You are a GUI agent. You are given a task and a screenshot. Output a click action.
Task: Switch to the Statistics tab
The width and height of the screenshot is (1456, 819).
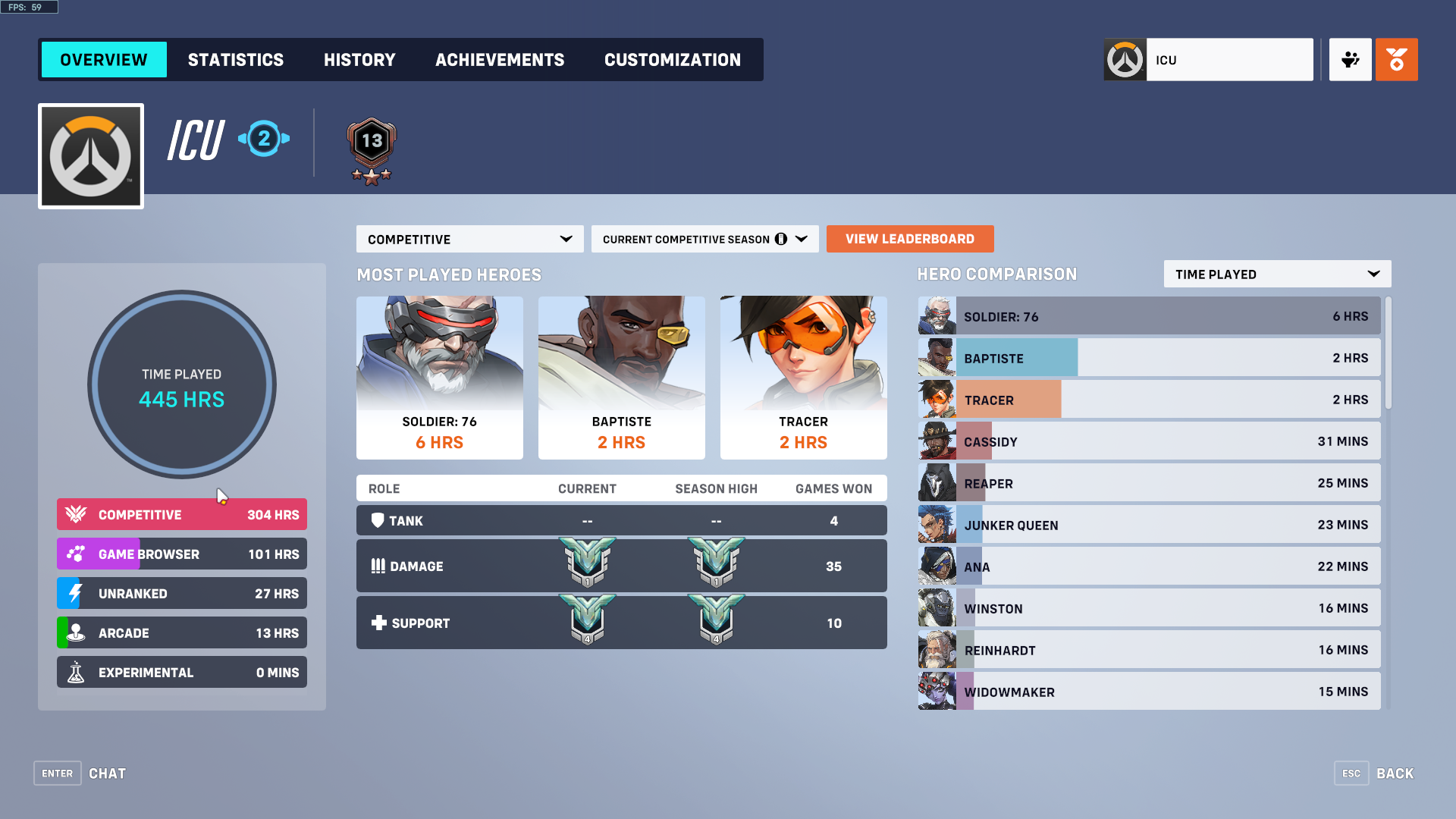pyautogui.click(x=235, y=60)
